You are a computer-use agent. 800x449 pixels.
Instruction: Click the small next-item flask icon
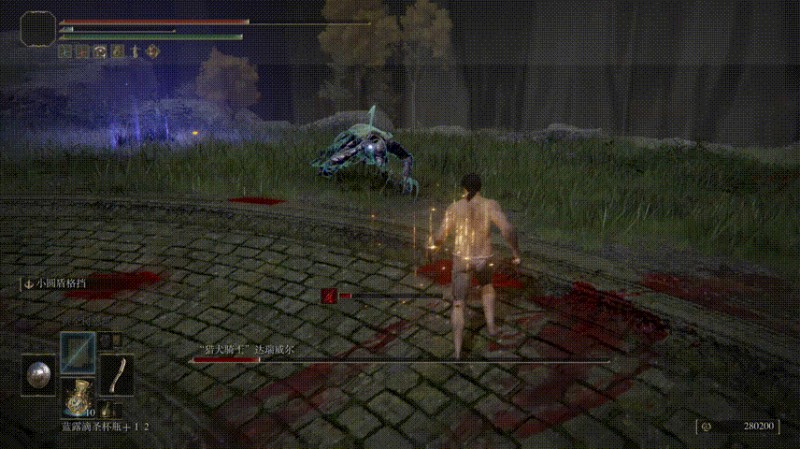105,409
